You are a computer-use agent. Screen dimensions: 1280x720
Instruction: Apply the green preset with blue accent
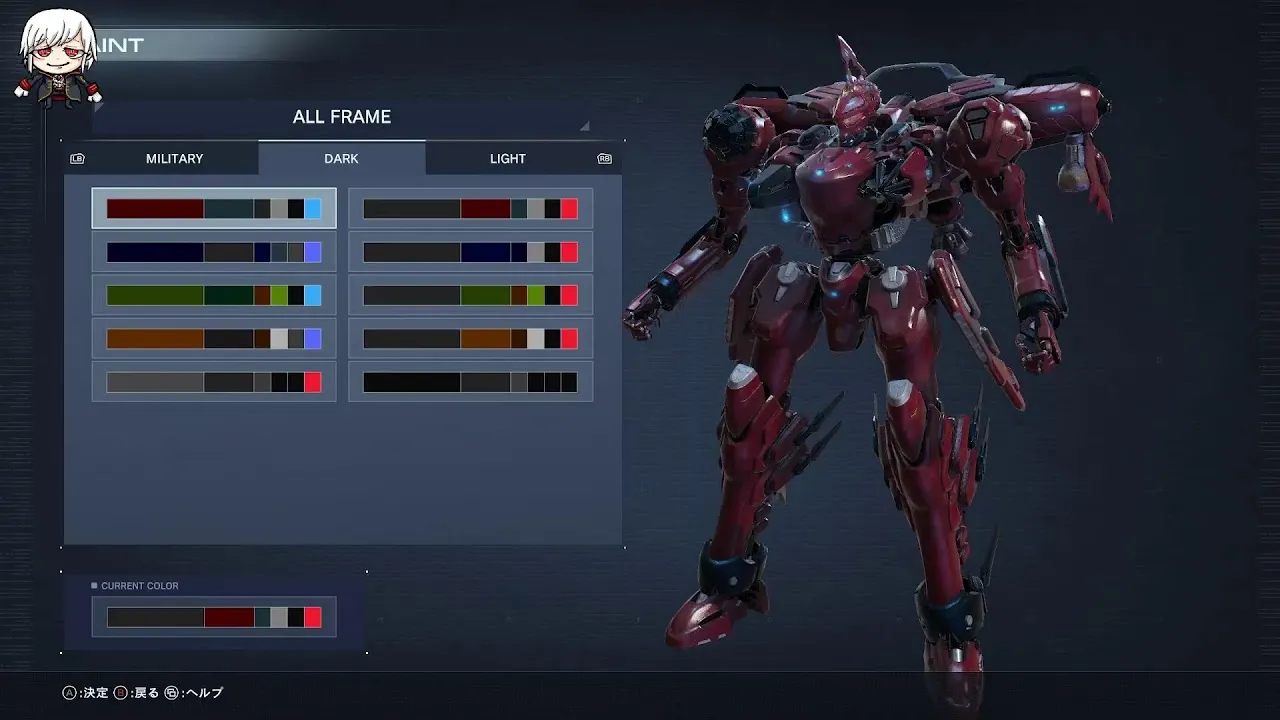click(x=214, y=295)
